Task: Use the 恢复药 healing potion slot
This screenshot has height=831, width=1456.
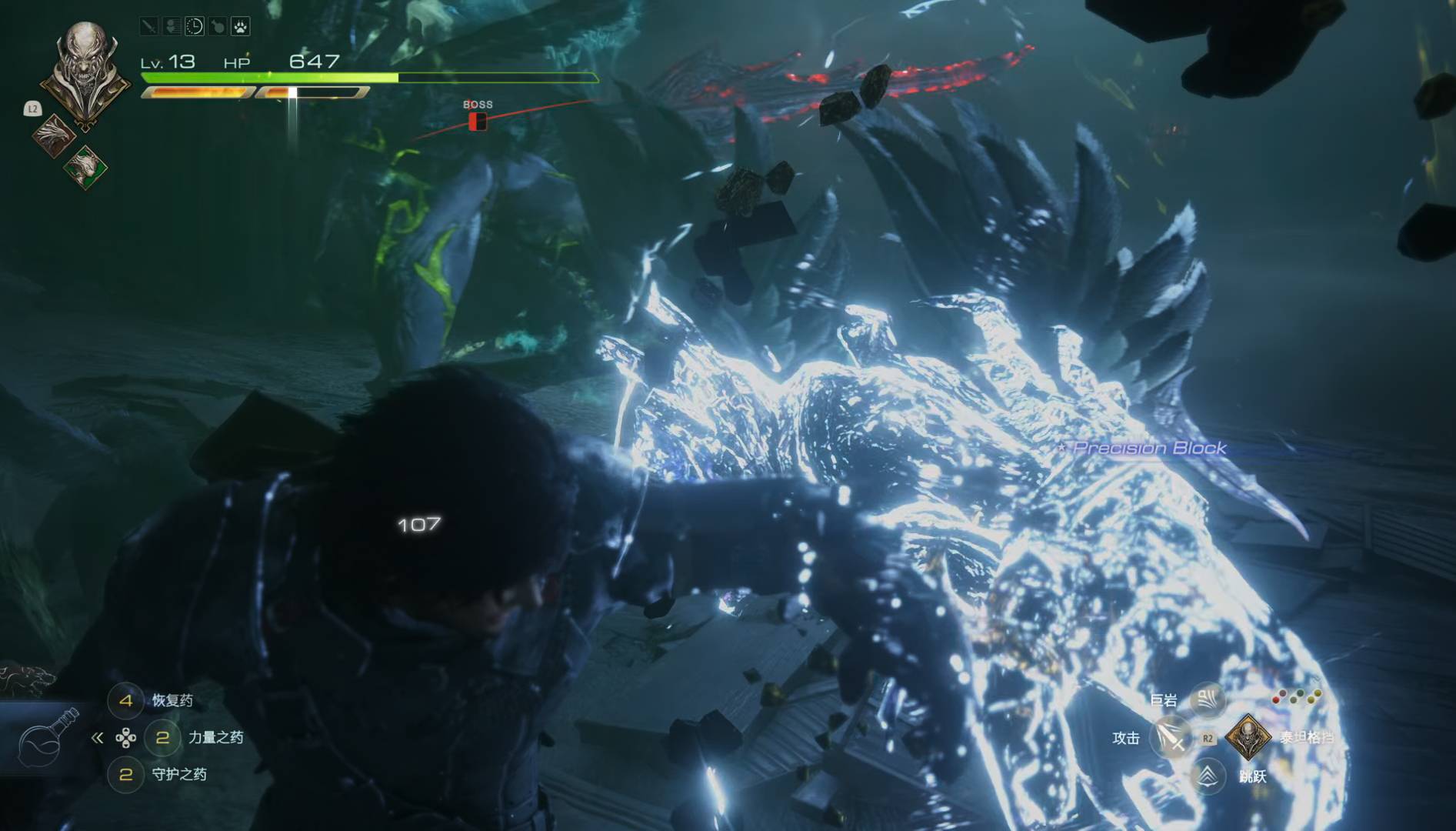Action: tap(126, 700)
